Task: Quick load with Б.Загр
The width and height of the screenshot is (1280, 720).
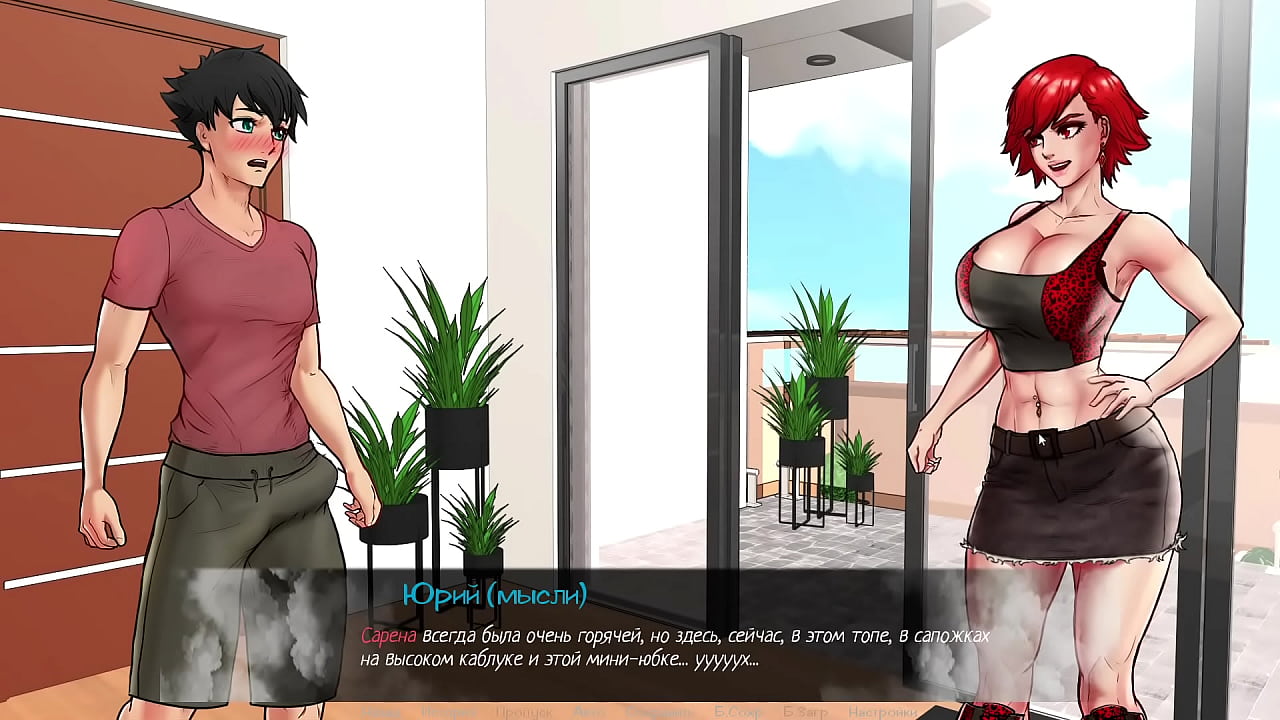Action: point(806,712)
